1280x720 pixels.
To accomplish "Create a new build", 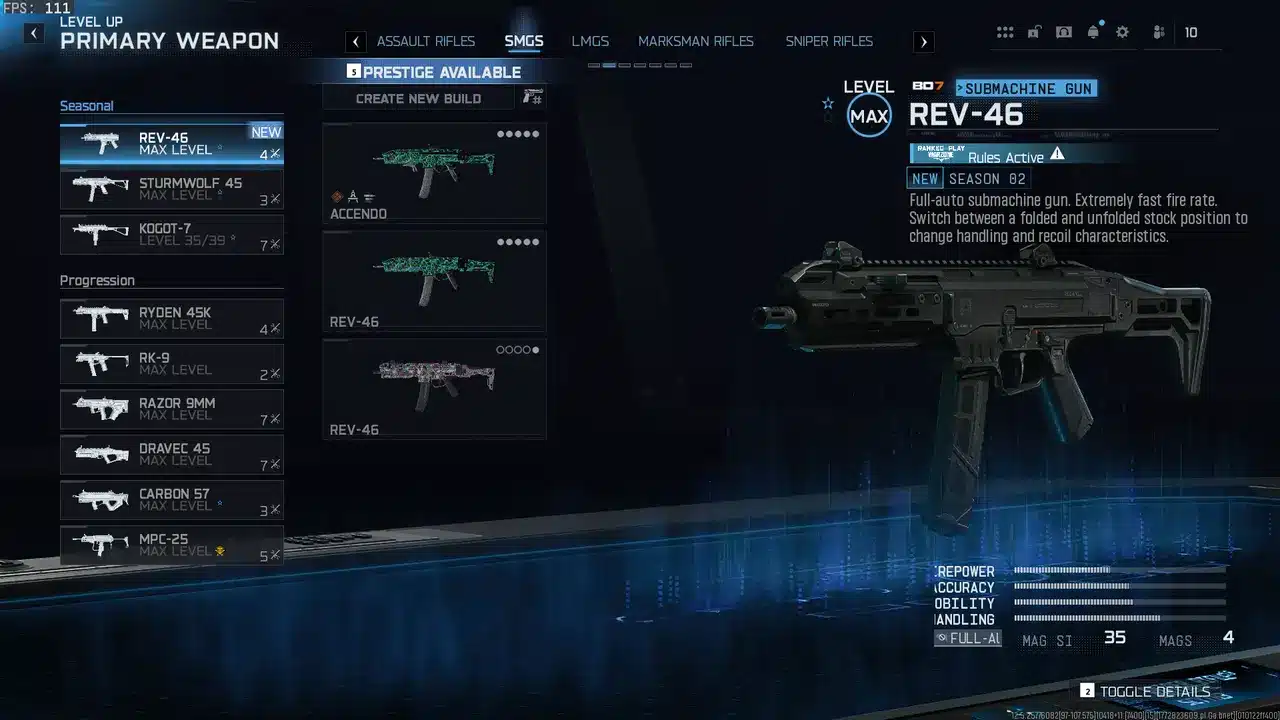I will point(419,98).
